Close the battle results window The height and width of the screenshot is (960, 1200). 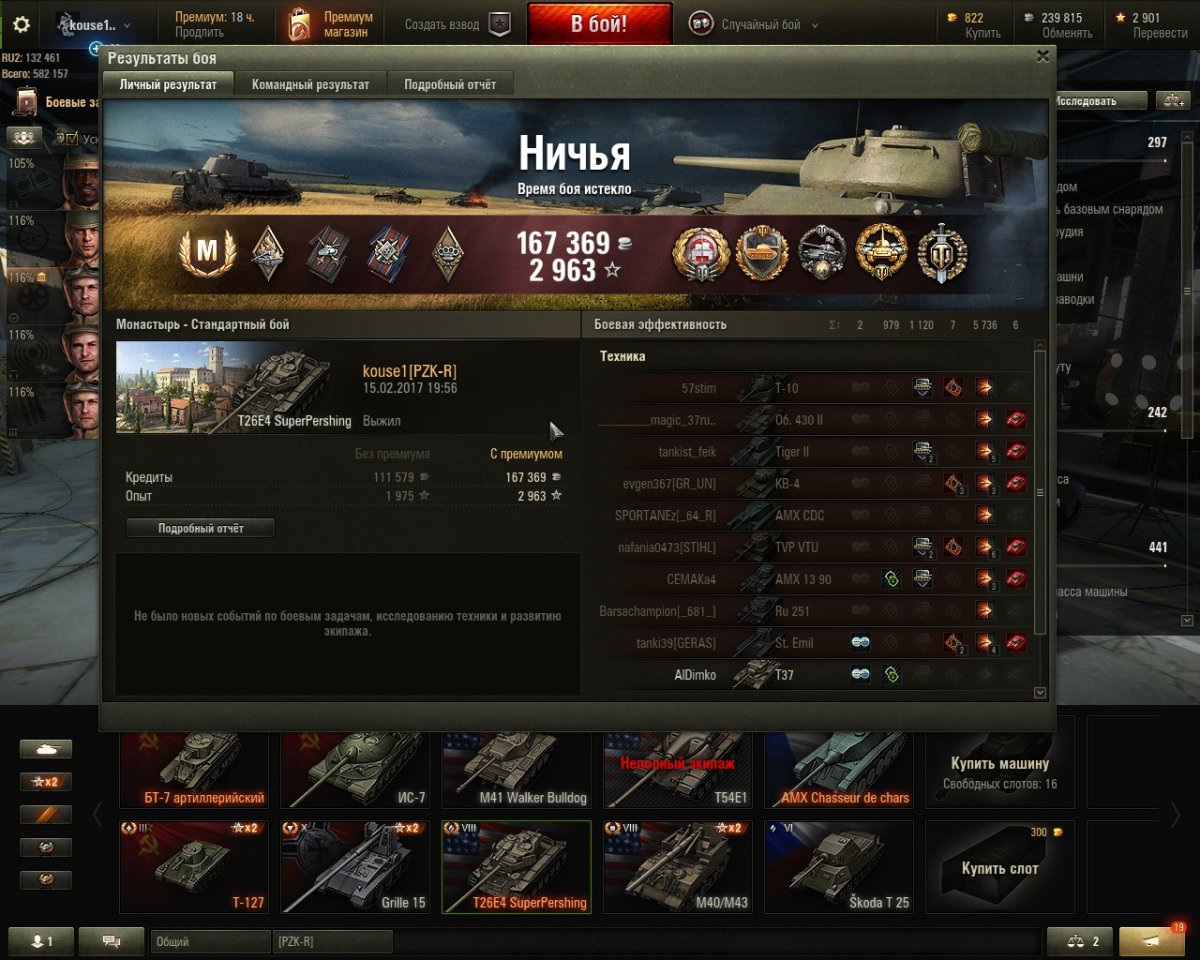click(1043, 57)
